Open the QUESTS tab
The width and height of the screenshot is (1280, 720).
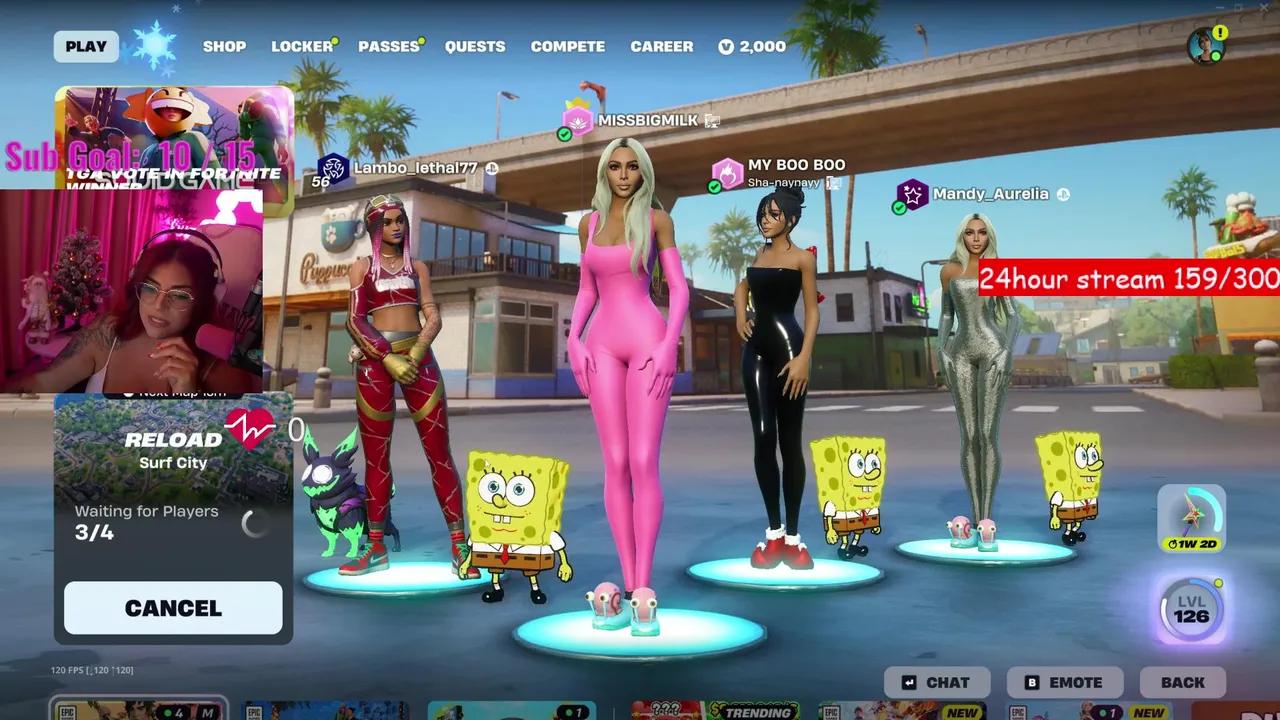pos(475,46)
